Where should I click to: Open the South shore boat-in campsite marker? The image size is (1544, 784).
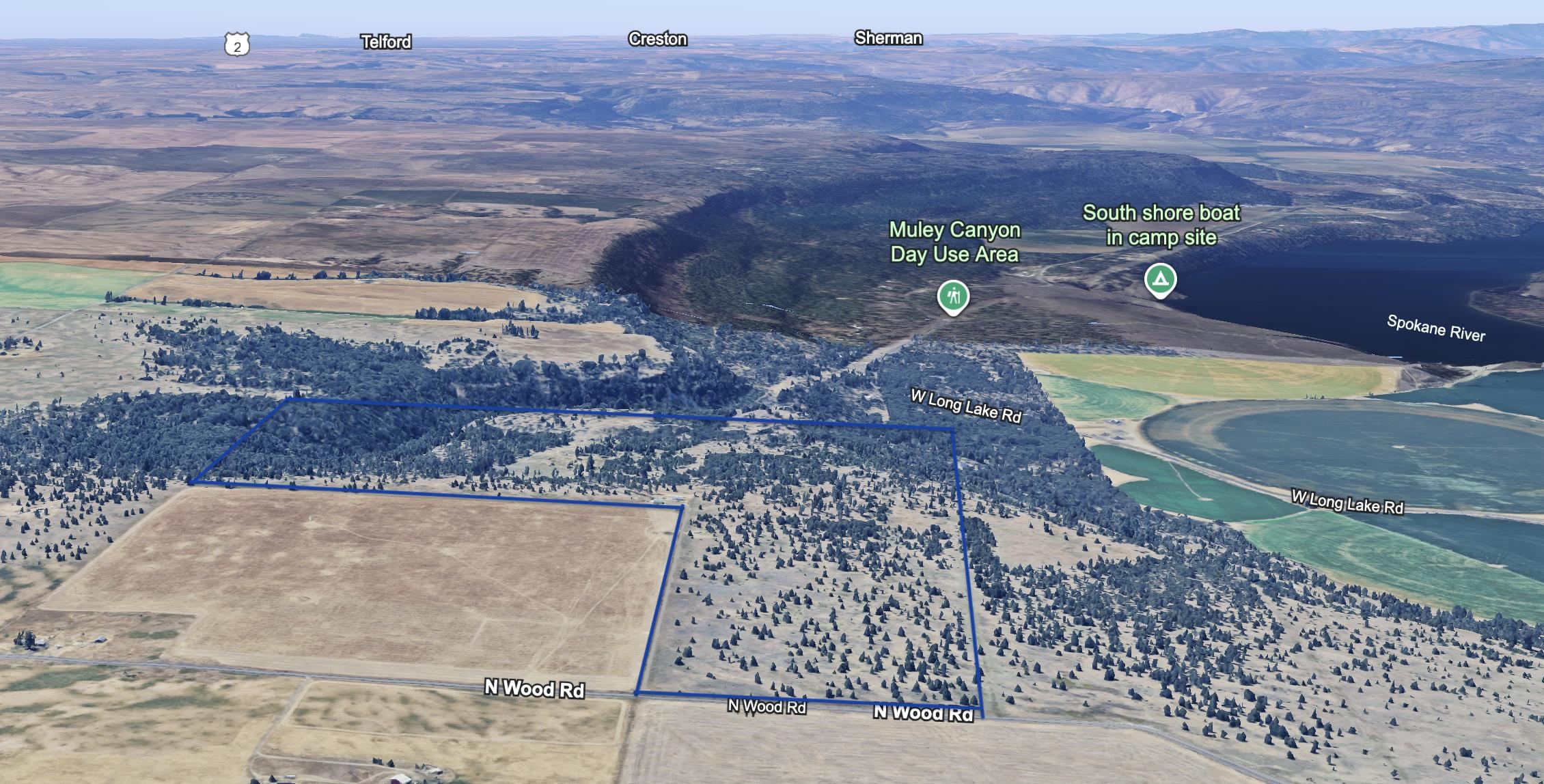tap(1161, 279)
